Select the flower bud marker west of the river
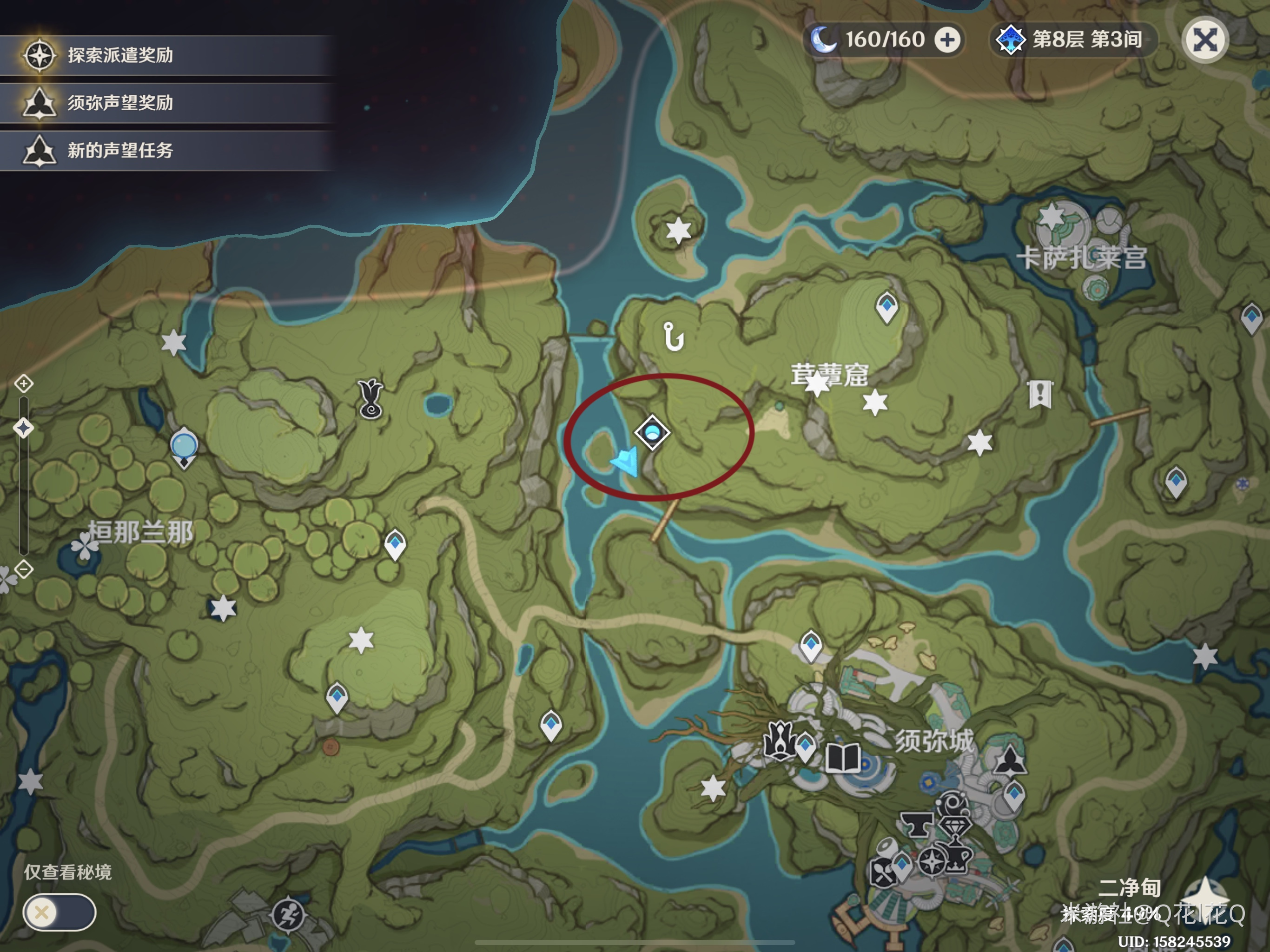The image size is (1270, 952). coord(371,398)
